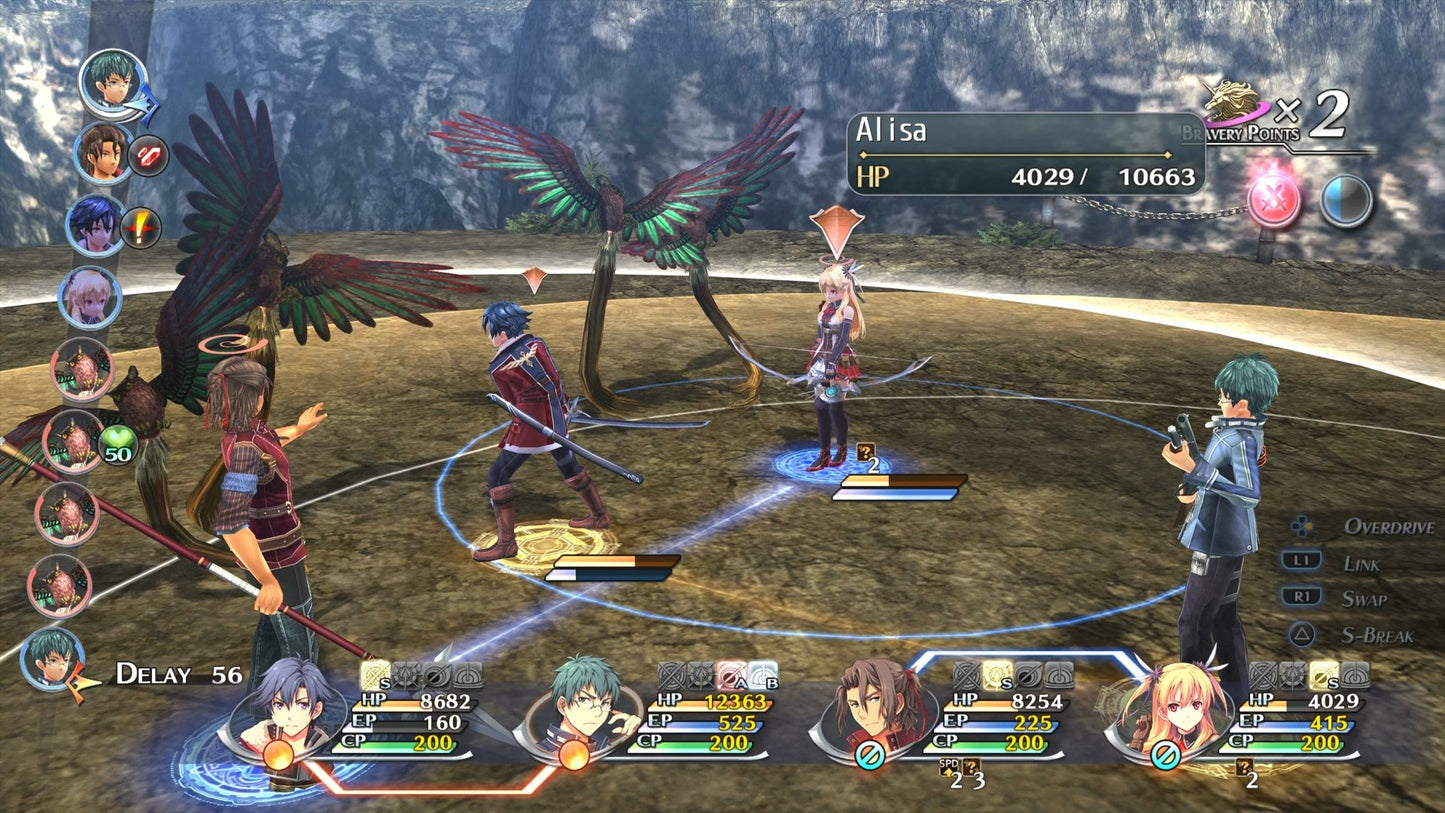Choose Alisa's blonde portrait in the turn order
The width and height of the screenshot is (1445, 813).
(90, 296)
